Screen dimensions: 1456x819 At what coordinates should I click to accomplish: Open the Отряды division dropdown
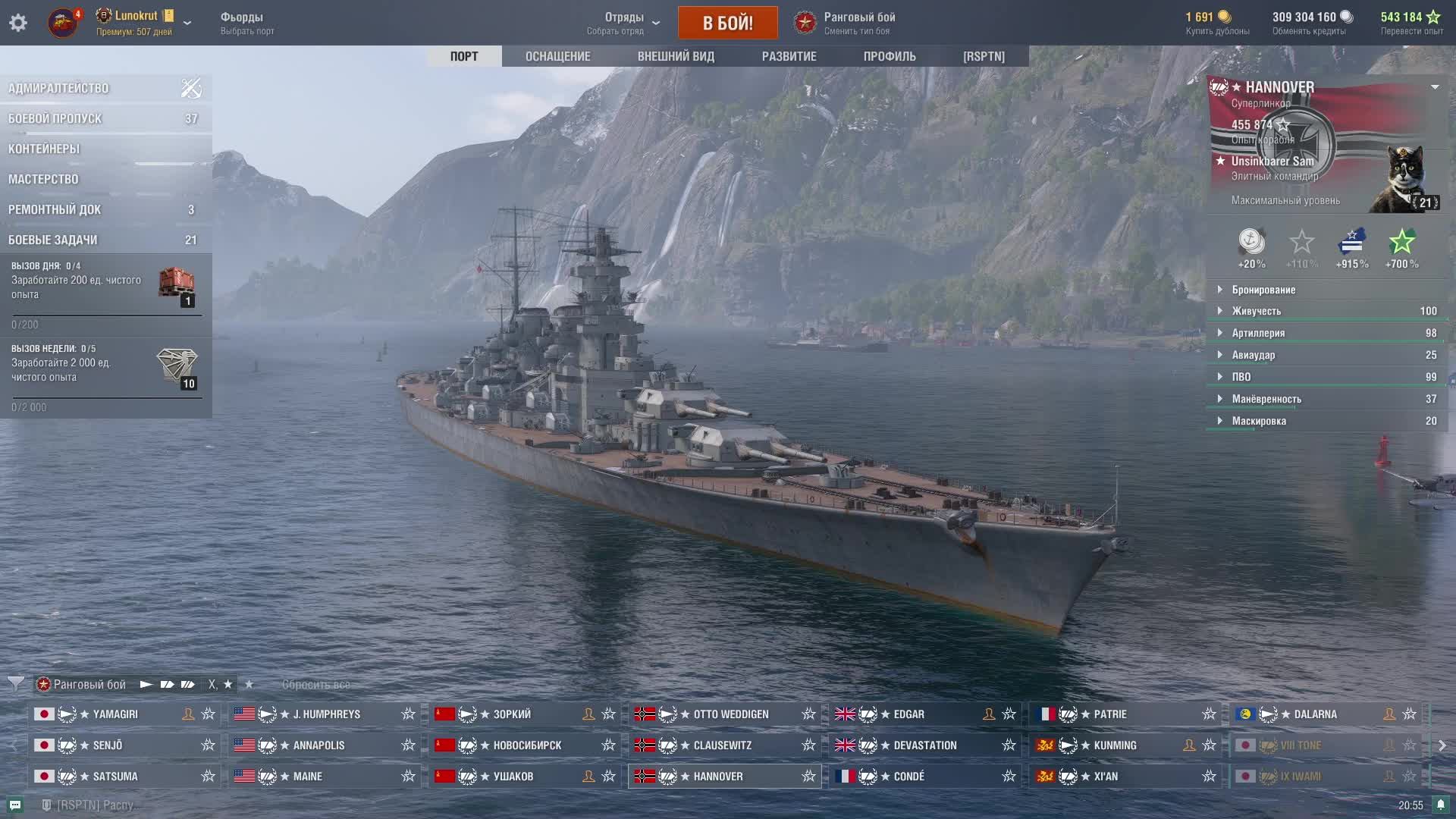coord(623,23)
